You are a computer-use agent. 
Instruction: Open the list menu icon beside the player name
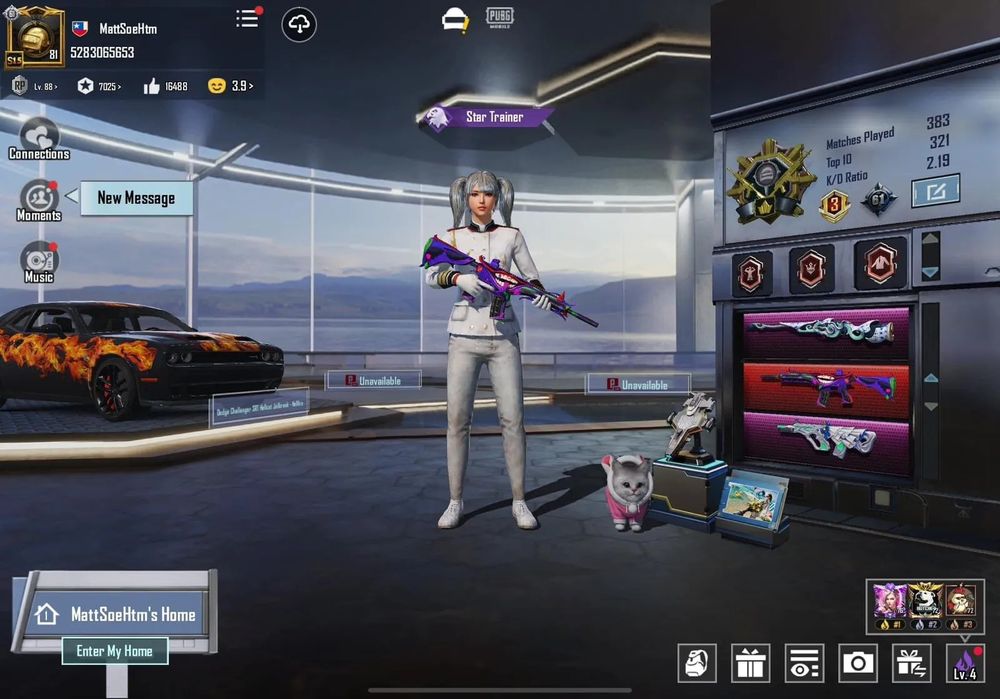pyautogui.click(x=247, y=19)
